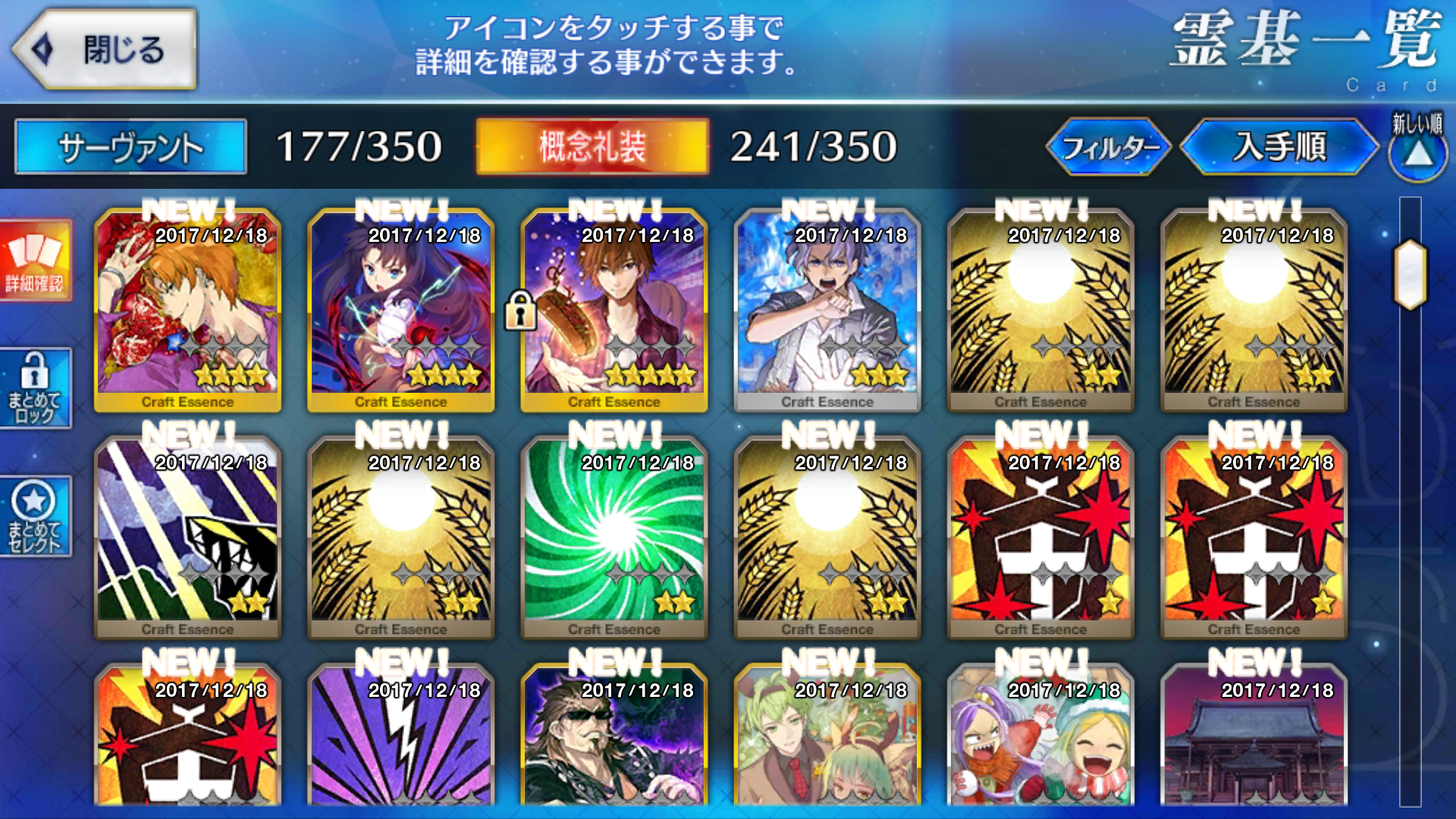Select the dark-haired girl with lightning card
The width and height of the screenshot is (1456, 819).
point(400,311)
